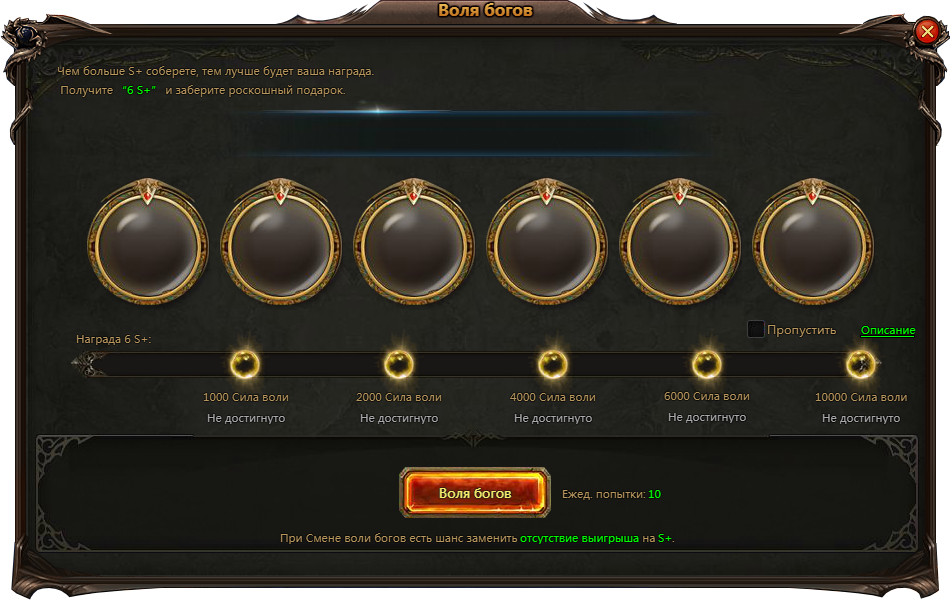
Task: Claim the 10000 Сила воли reward orb
Action: click(861, 365)
